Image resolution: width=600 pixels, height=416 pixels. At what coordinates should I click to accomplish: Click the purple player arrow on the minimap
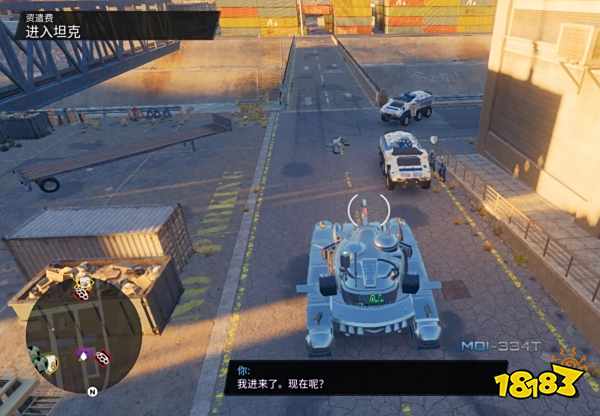click(82, 353)
